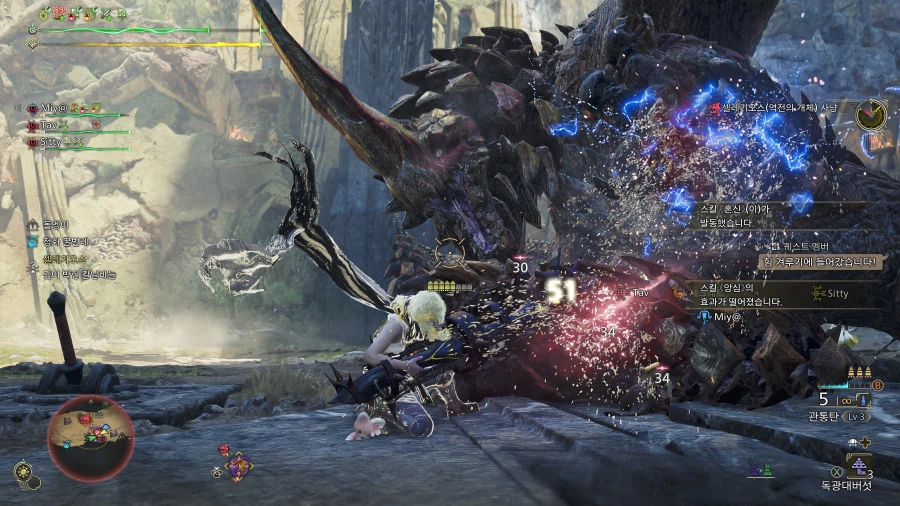The image size is (900, 506).
Task: Open the circular minimap
Action: 90,439
